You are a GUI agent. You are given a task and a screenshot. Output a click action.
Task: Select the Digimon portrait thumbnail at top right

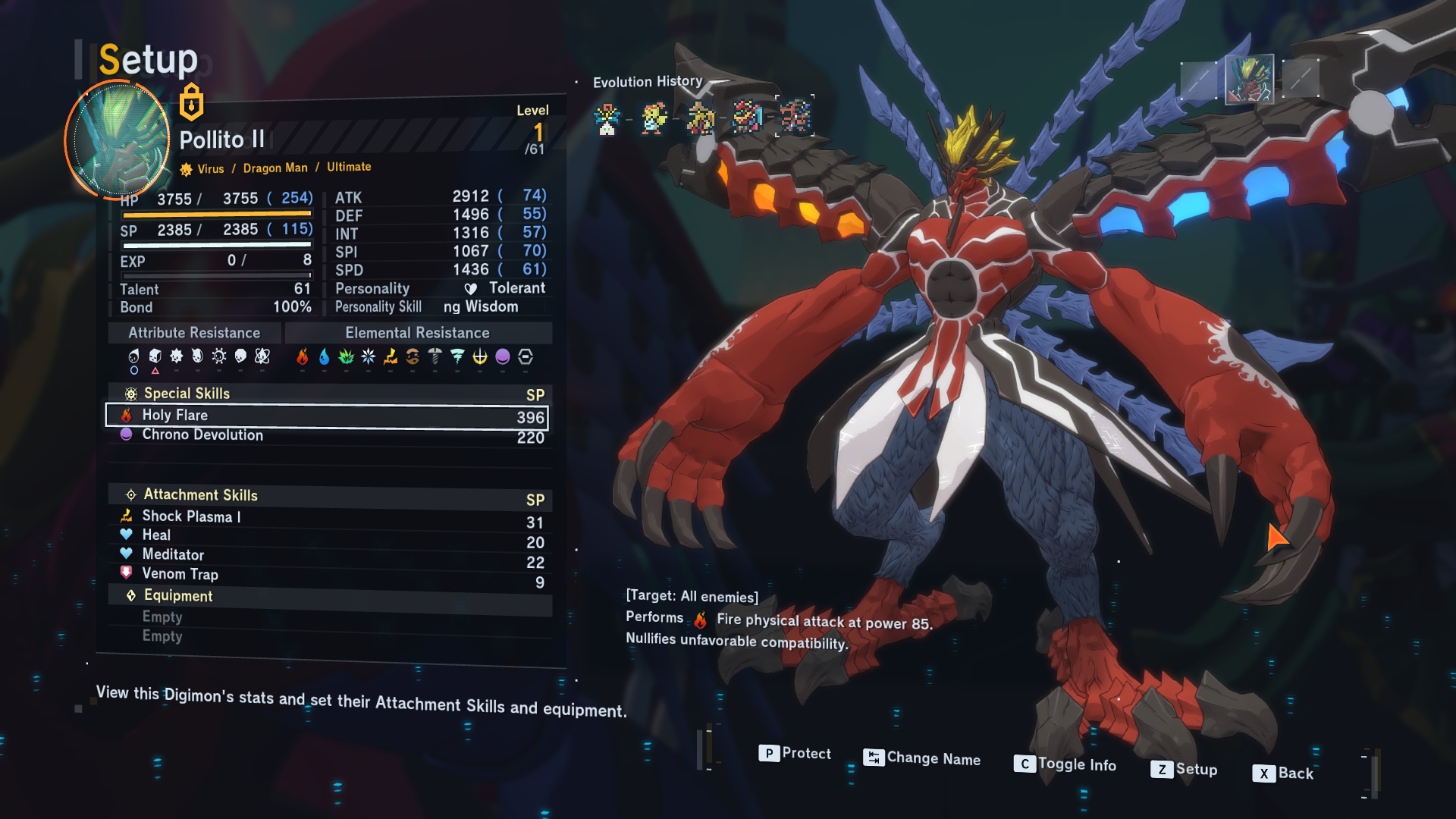1250,78
